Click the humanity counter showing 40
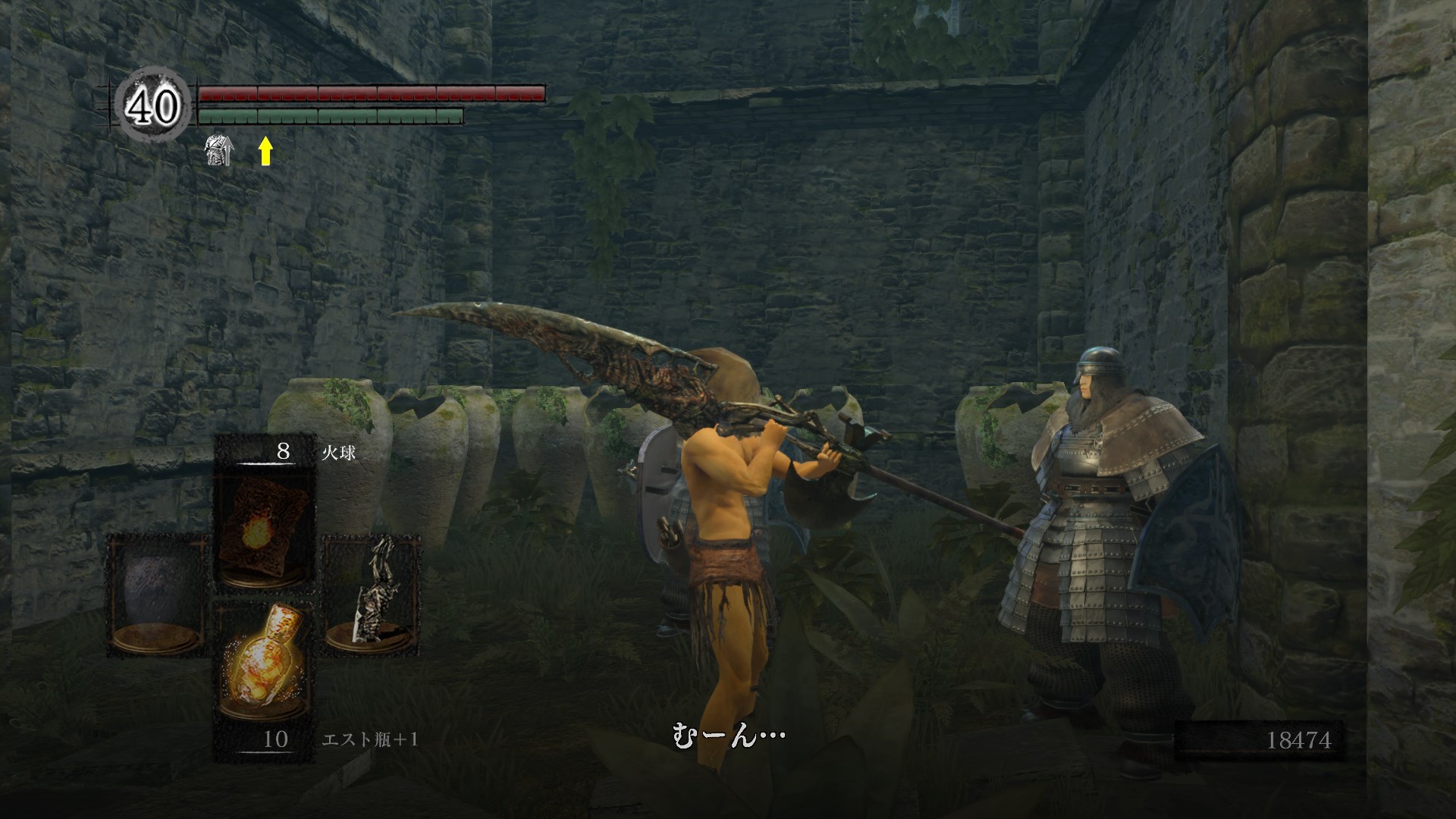1456x819 pixels. tap(152, 107)
